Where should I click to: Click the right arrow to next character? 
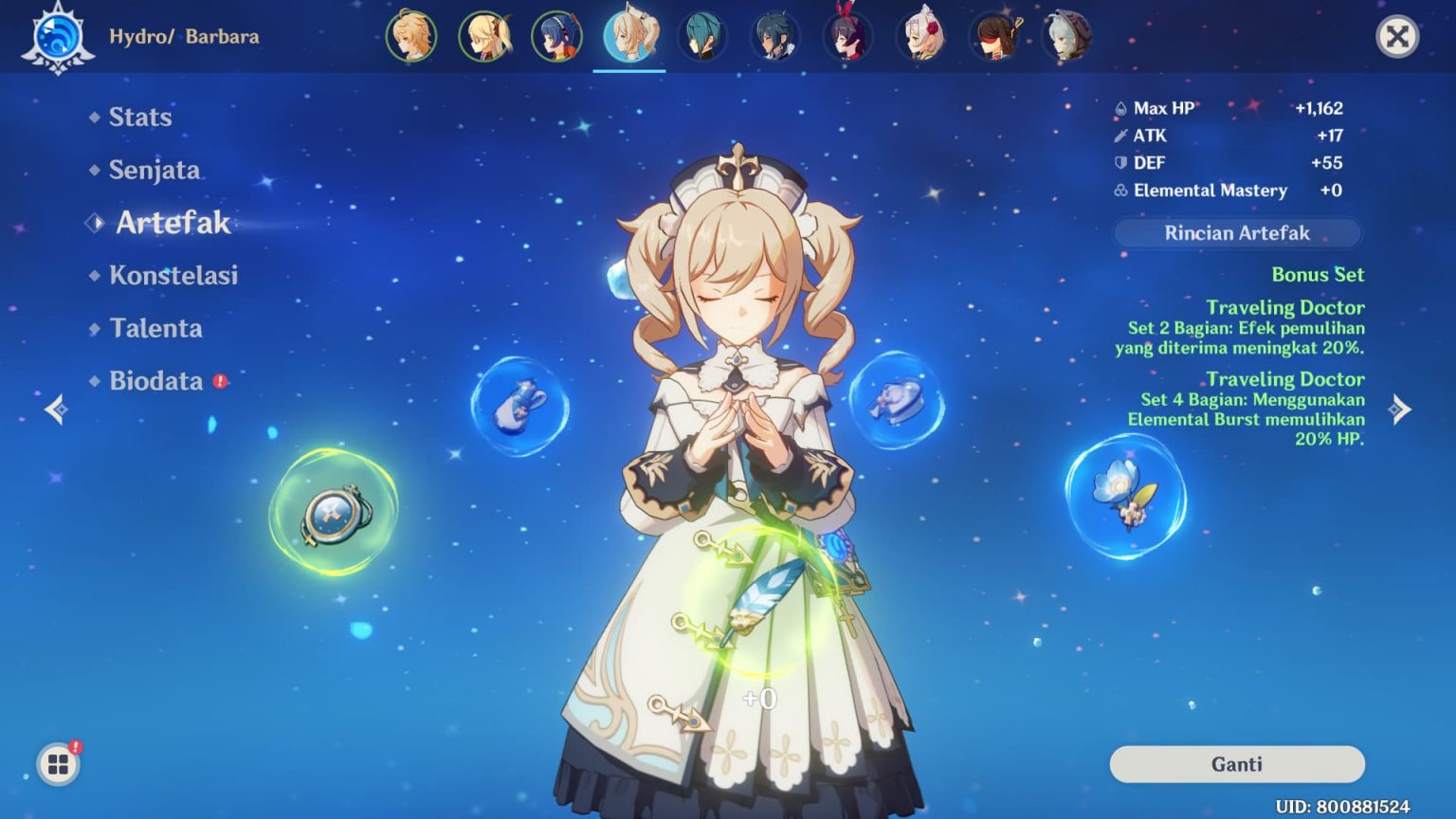(x=1400, y=409)
